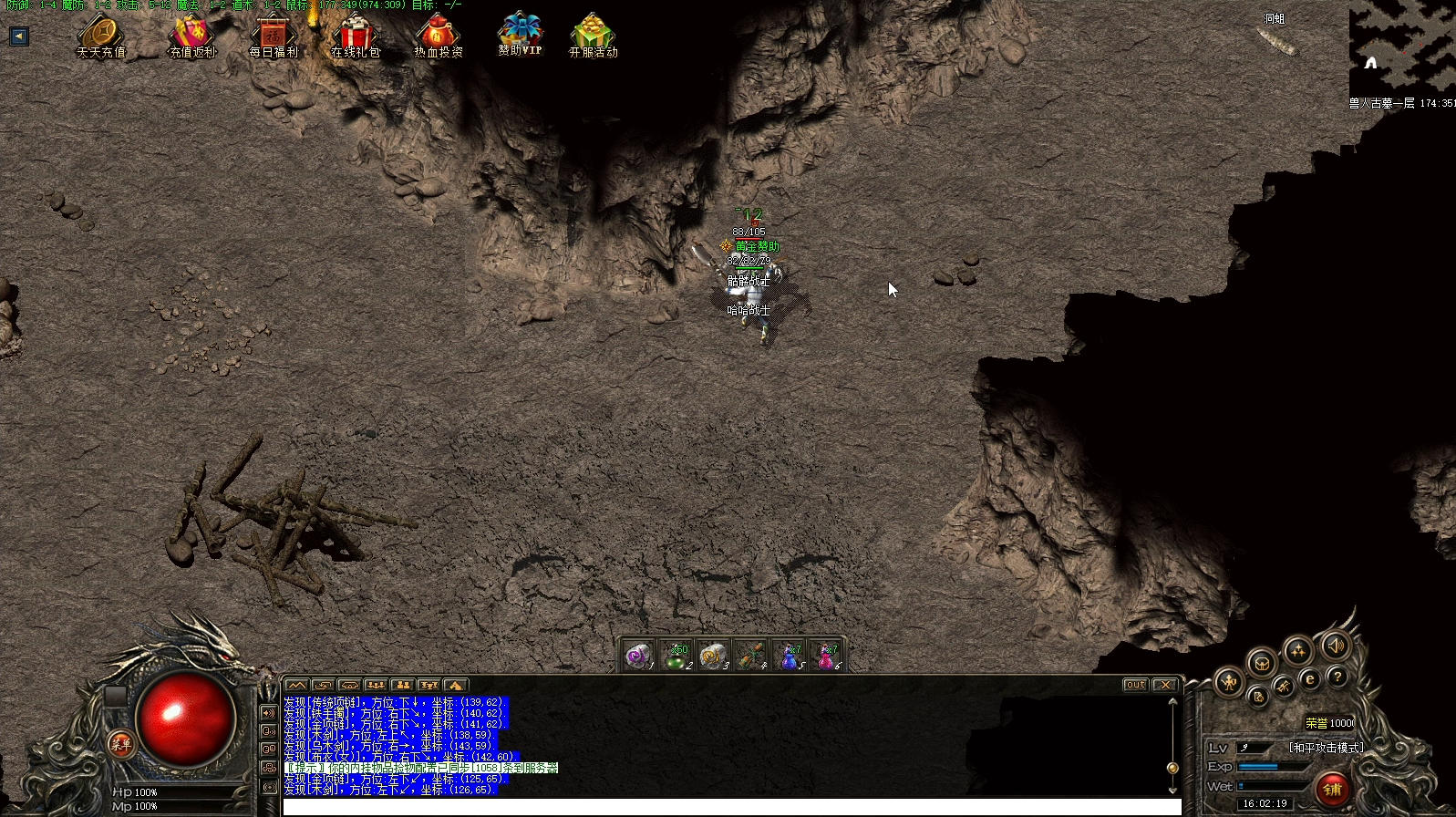Close the chat panel with the X
The height and width of the screenshot is (817, 1456).
[1164, 685]
